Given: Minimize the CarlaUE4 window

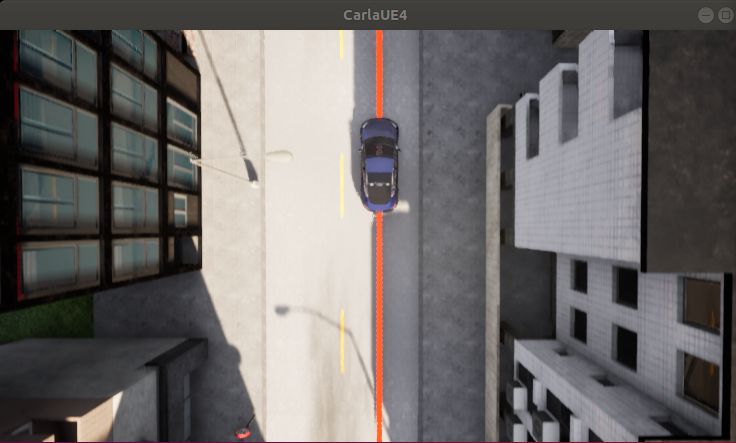Looking at the screenshot, I should [x=706, y=15].
